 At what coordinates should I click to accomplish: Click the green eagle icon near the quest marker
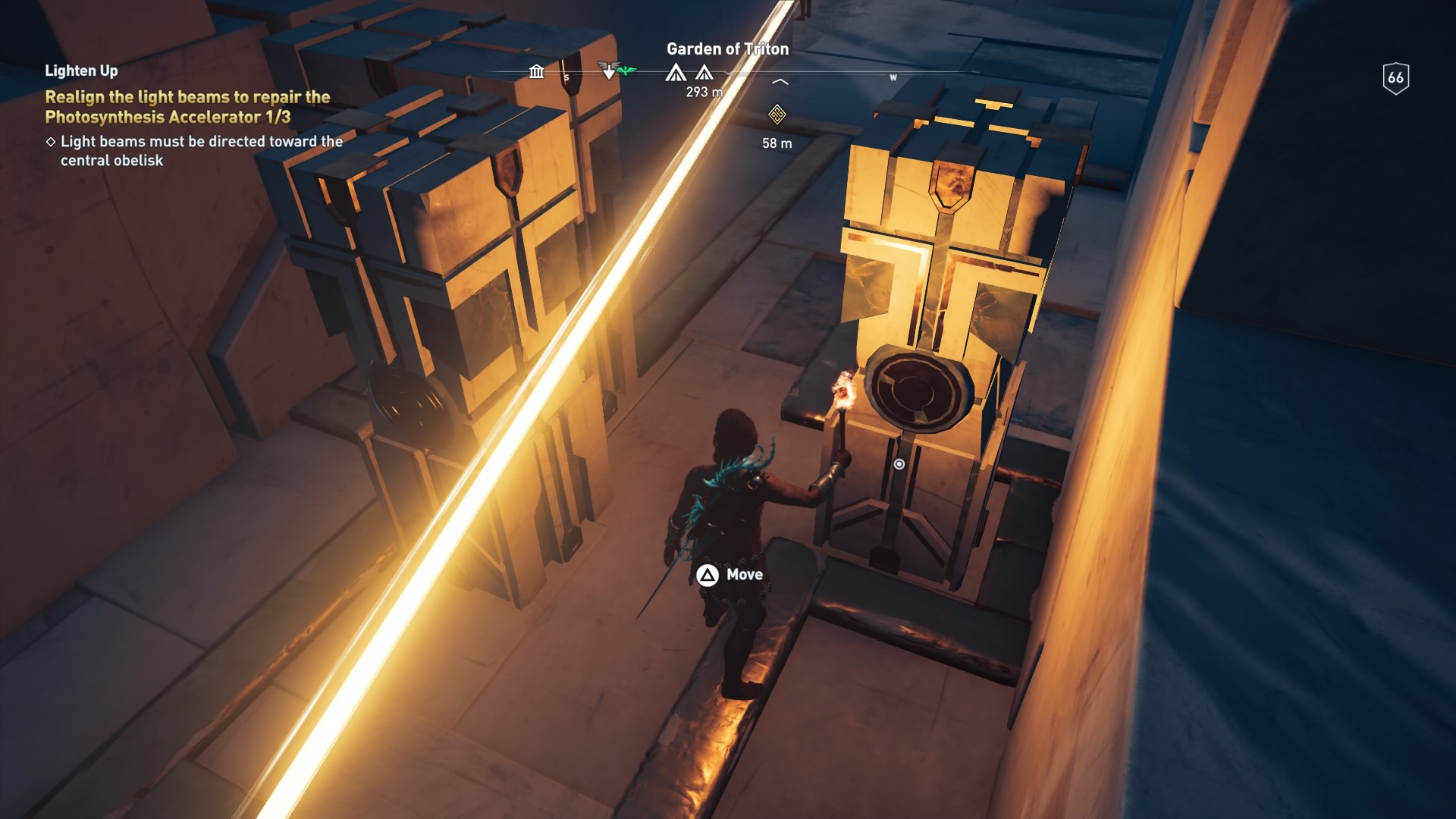[626, 70]
